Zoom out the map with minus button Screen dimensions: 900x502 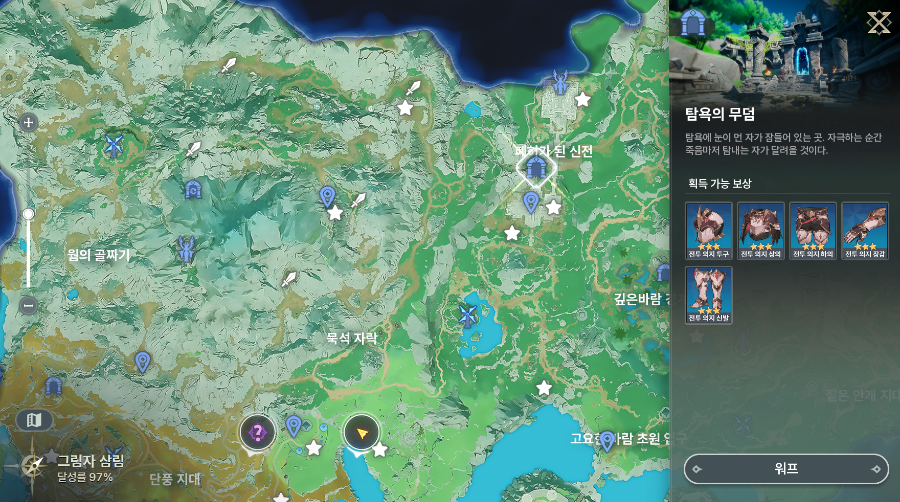tap(28, 305)
